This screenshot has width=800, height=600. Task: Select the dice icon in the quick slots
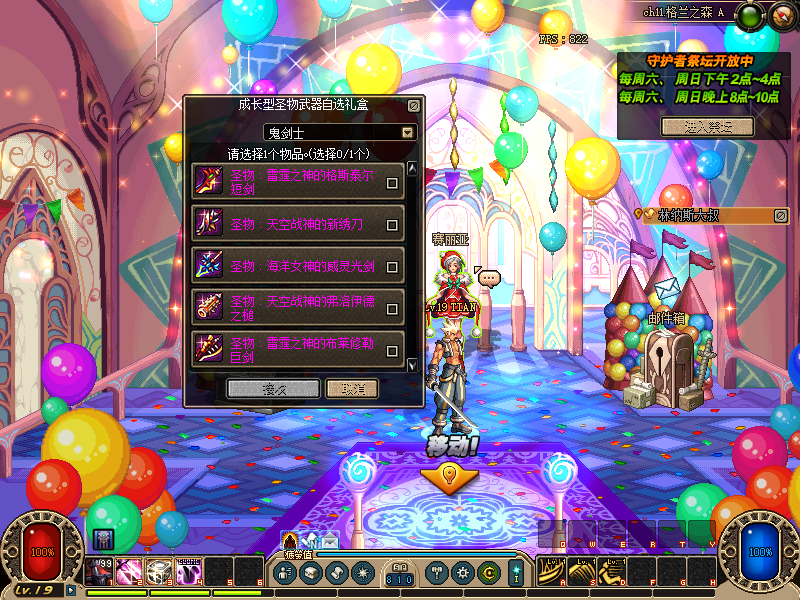tap(159, 571)
